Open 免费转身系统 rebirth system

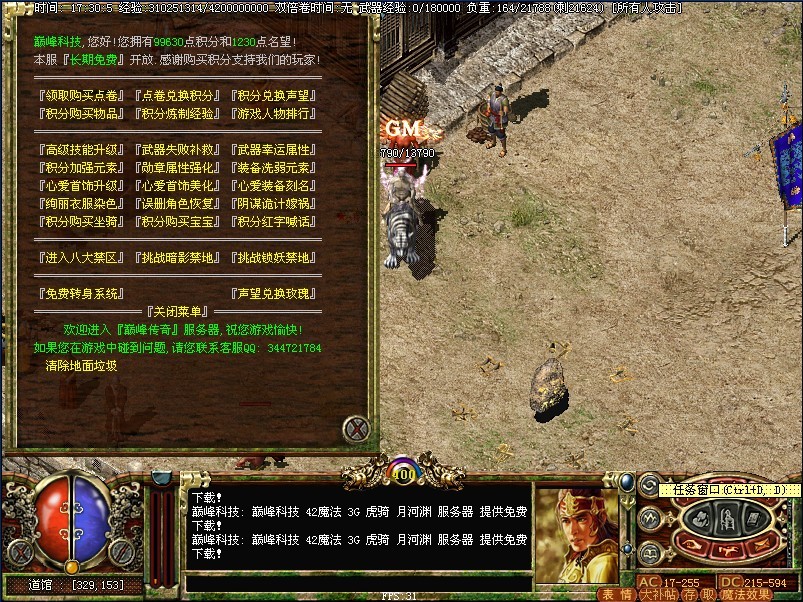80,294
